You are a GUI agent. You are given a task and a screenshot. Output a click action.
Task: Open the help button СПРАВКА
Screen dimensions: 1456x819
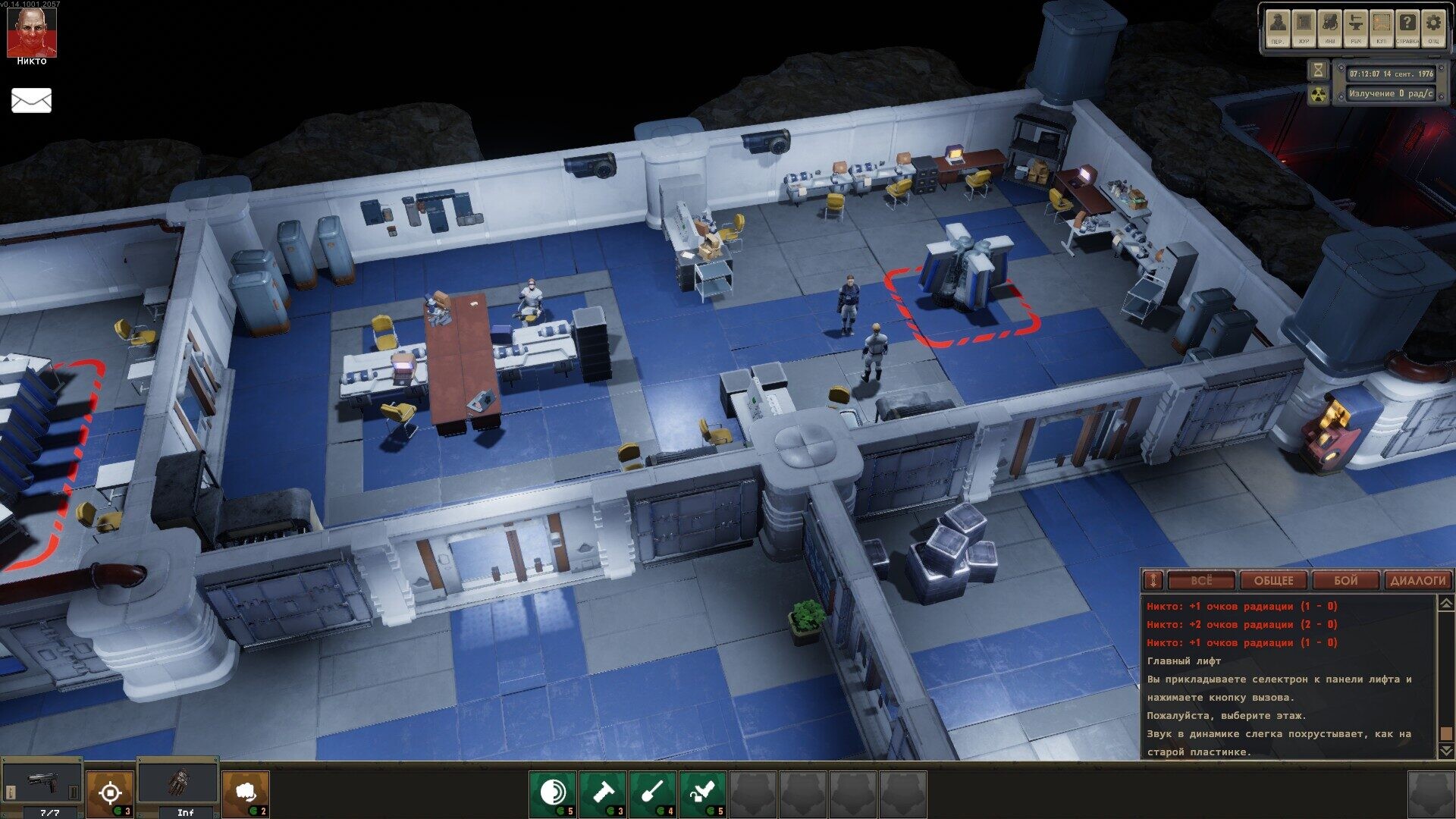[1407, 29]
